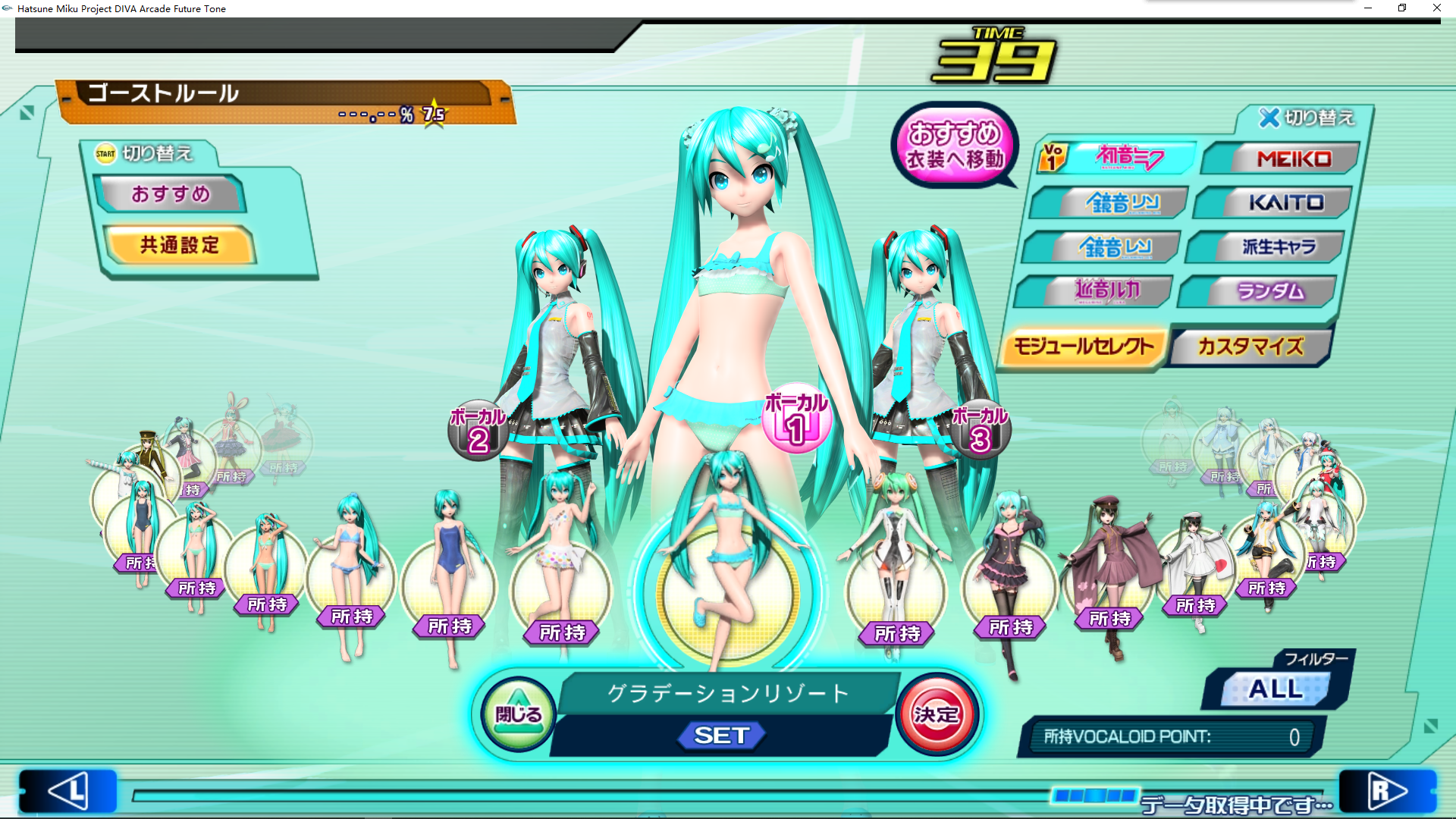Choose the 初音ミク character tab

tap(1119, 158)
